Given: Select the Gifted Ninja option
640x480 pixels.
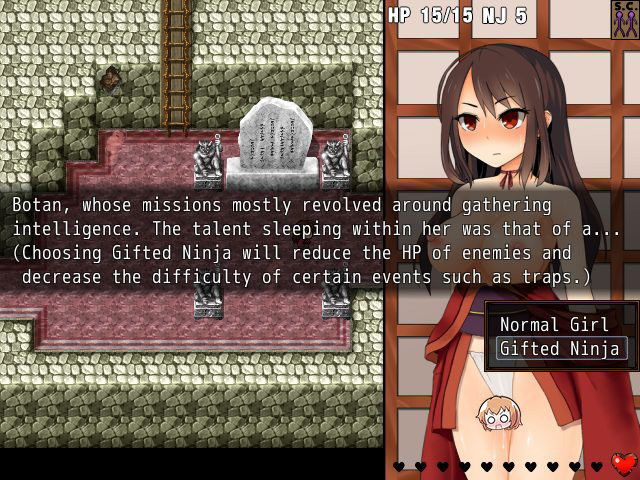Looking at the screenshot, I should pyautogui.click(x=561, y=349).
